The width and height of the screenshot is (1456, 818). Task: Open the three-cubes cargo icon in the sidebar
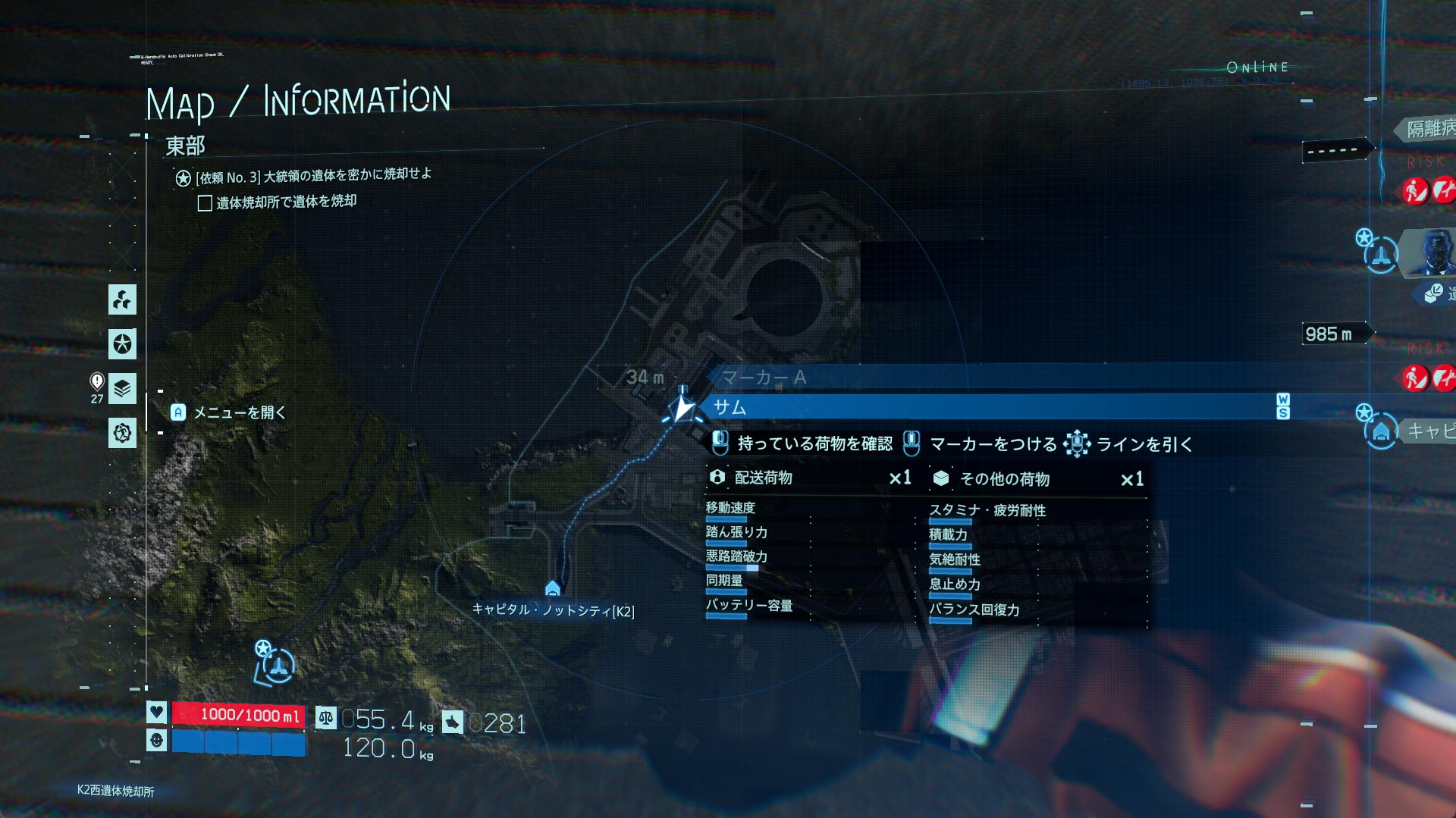[122, 300]
